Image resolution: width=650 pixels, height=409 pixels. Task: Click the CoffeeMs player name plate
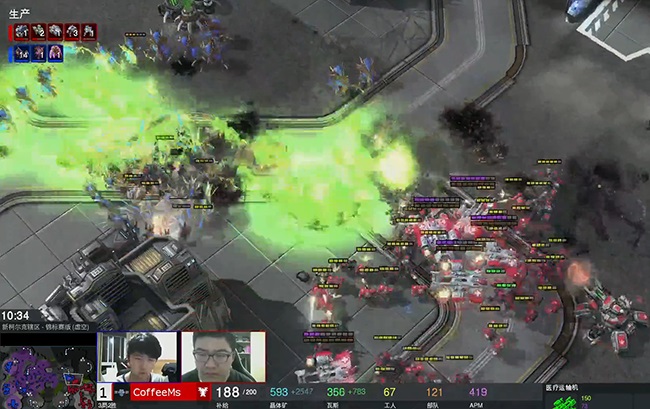point(156,393)
